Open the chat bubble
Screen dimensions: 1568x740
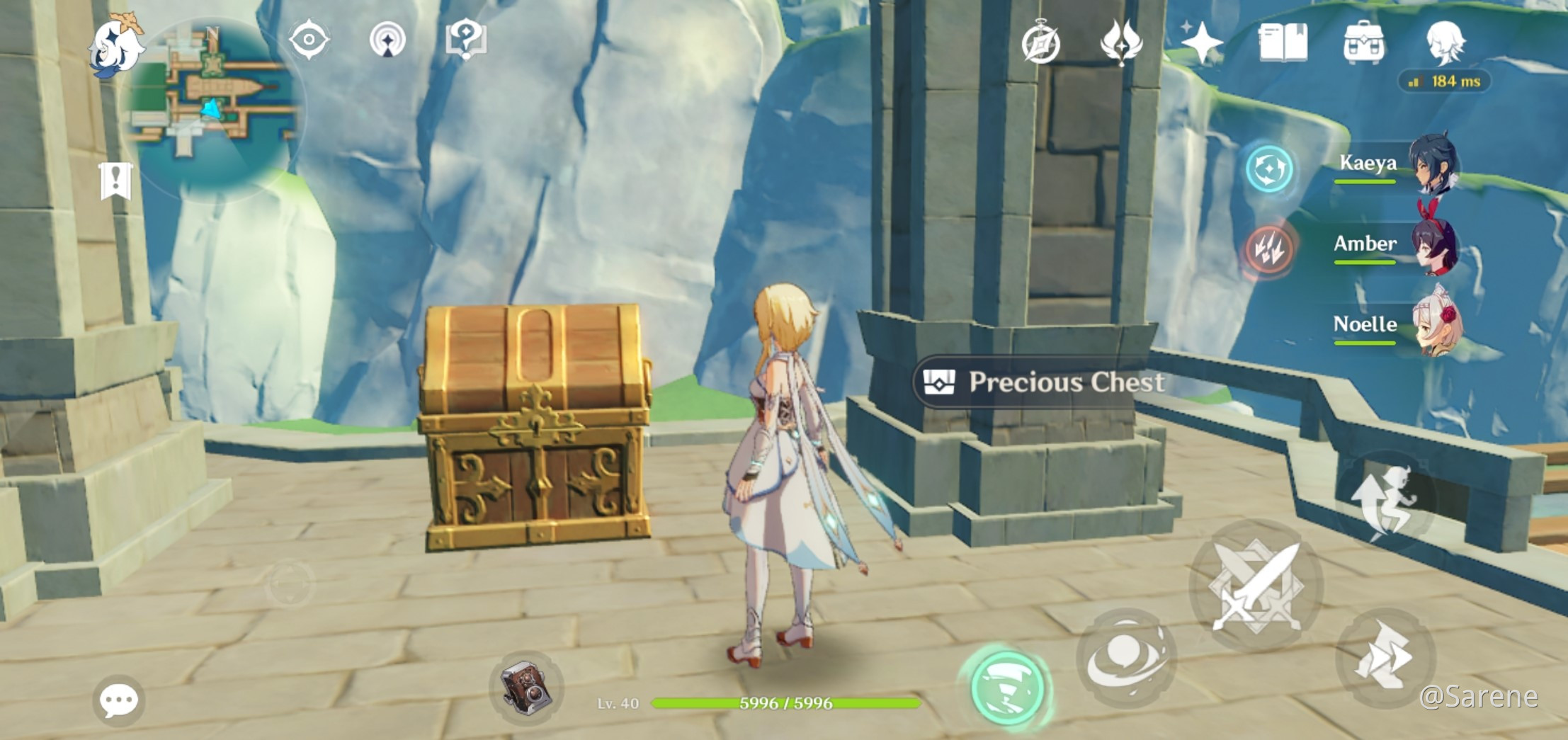pos(118,700)
